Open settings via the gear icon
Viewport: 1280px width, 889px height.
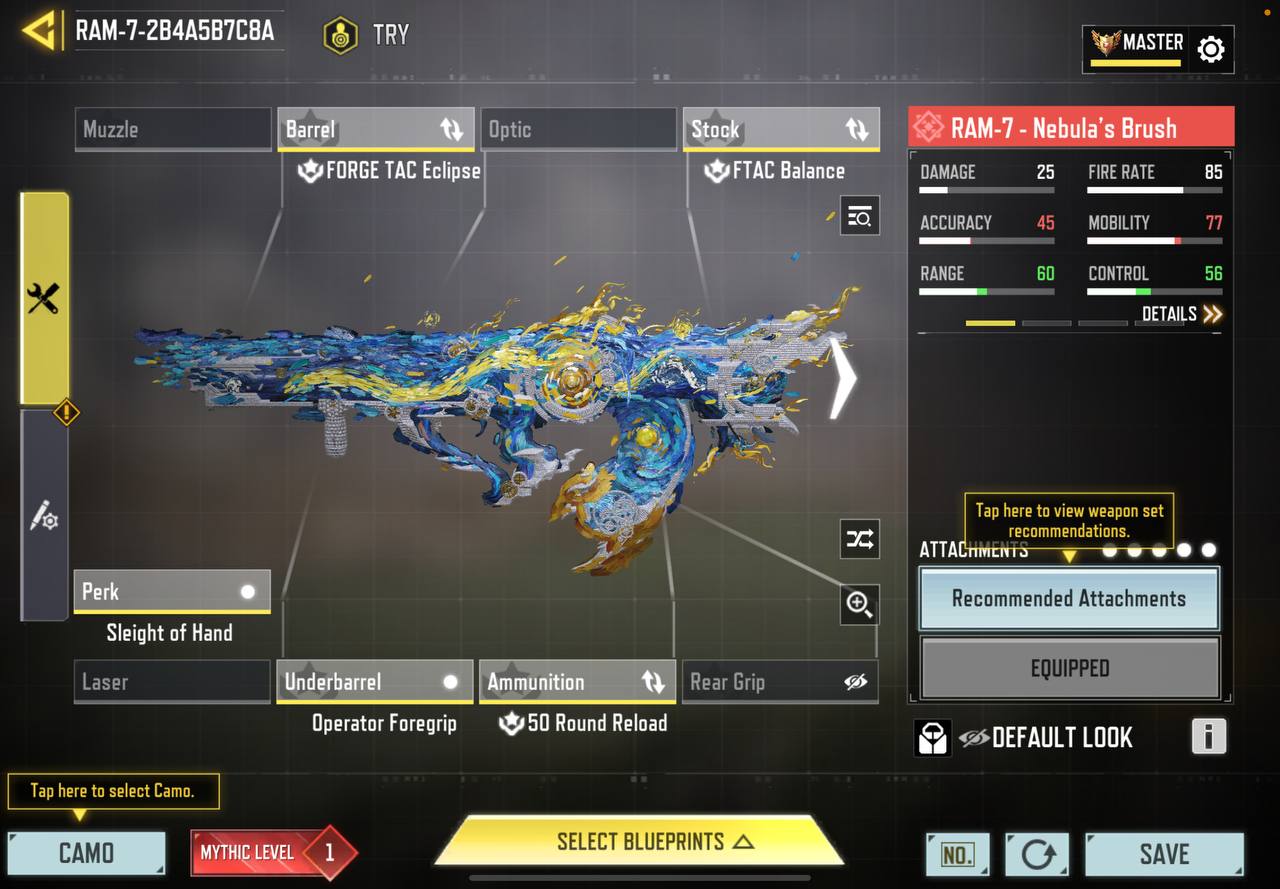(1211, 49)
